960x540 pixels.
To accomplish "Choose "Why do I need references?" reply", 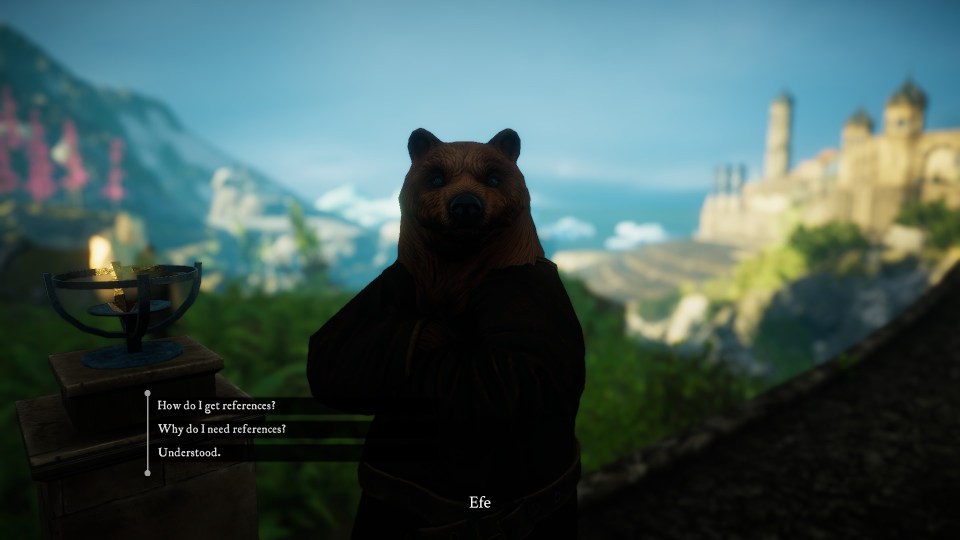I will 222,429.
